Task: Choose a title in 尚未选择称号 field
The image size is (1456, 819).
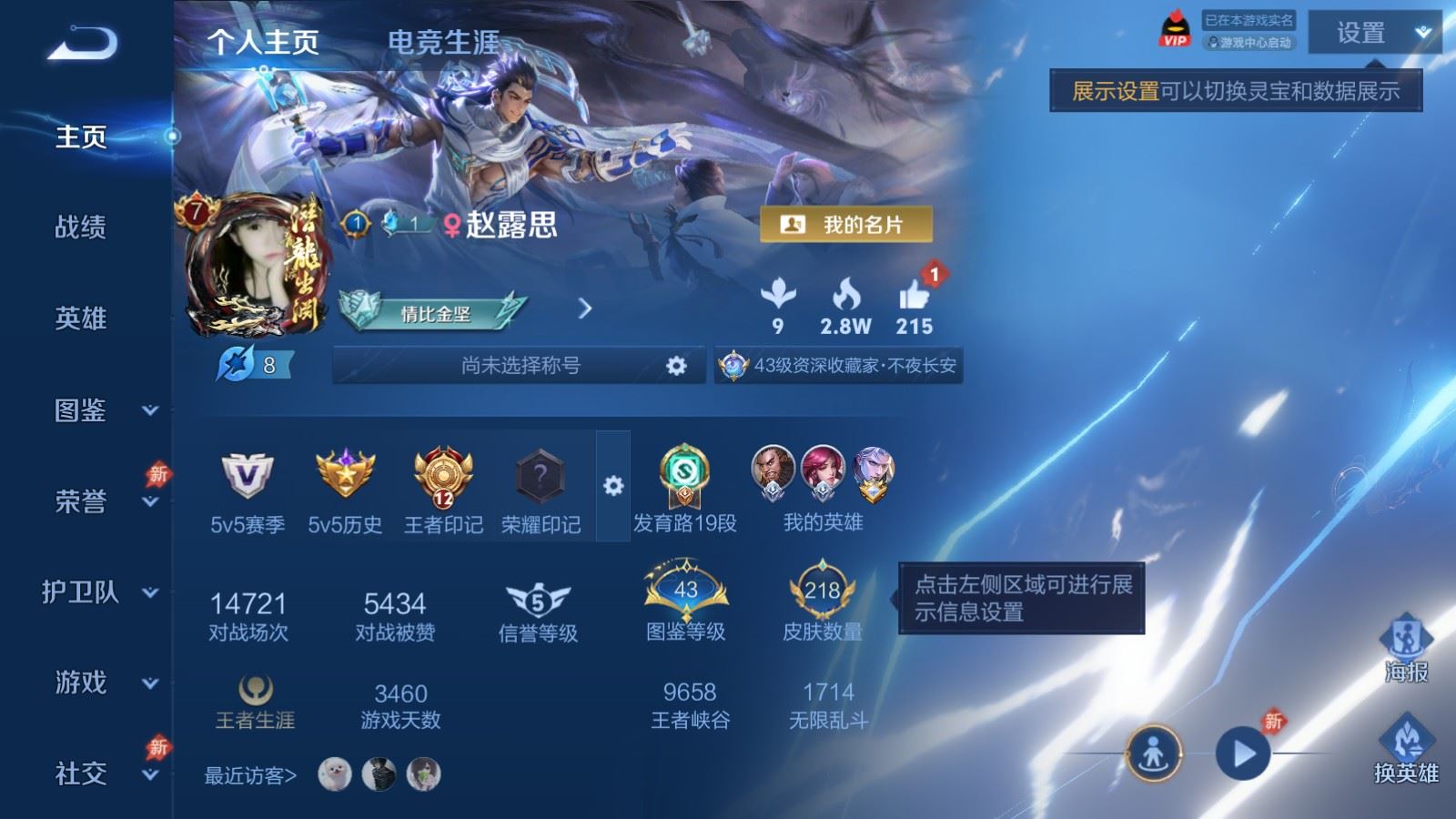Action: click(520, 366)
